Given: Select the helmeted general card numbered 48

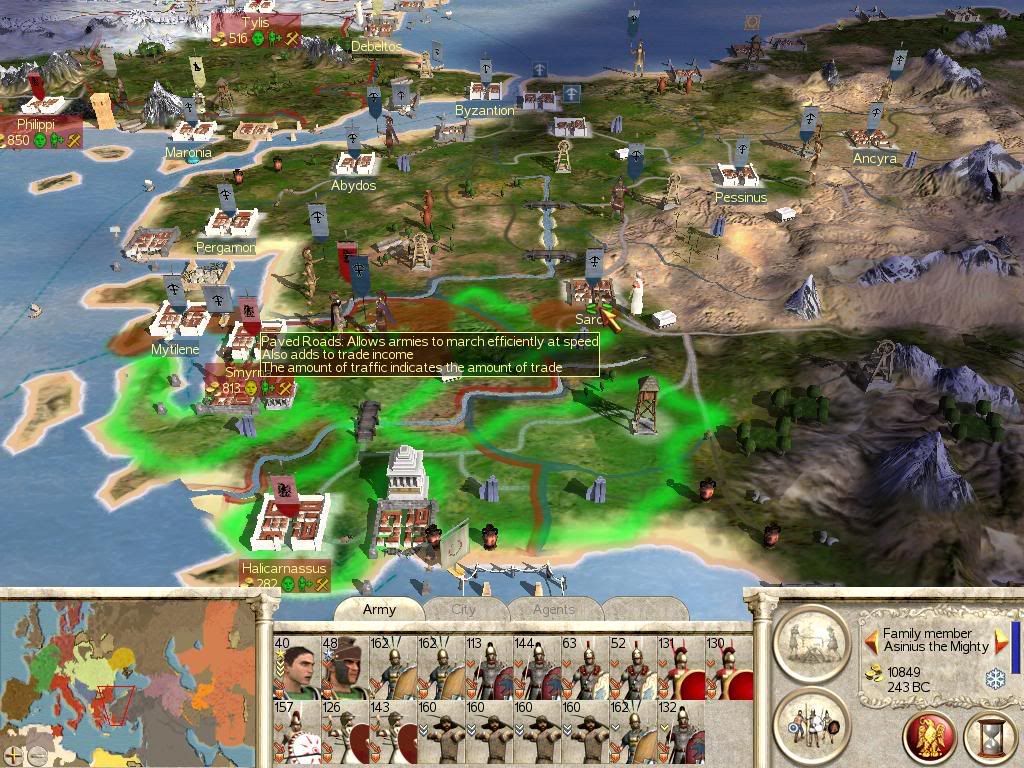Looking at the screenshot, I should click(x=344, y=667).
